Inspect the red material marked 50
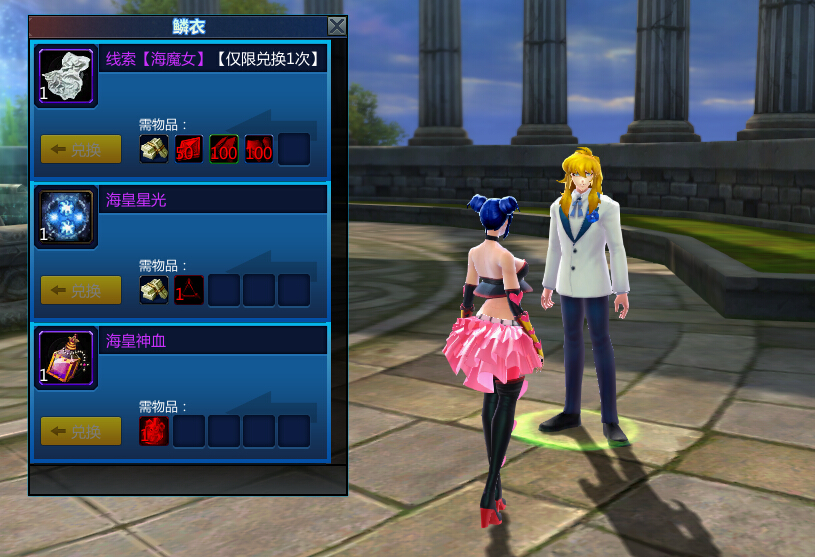Screen dimensions: 815x557 (x=189, y=150)
